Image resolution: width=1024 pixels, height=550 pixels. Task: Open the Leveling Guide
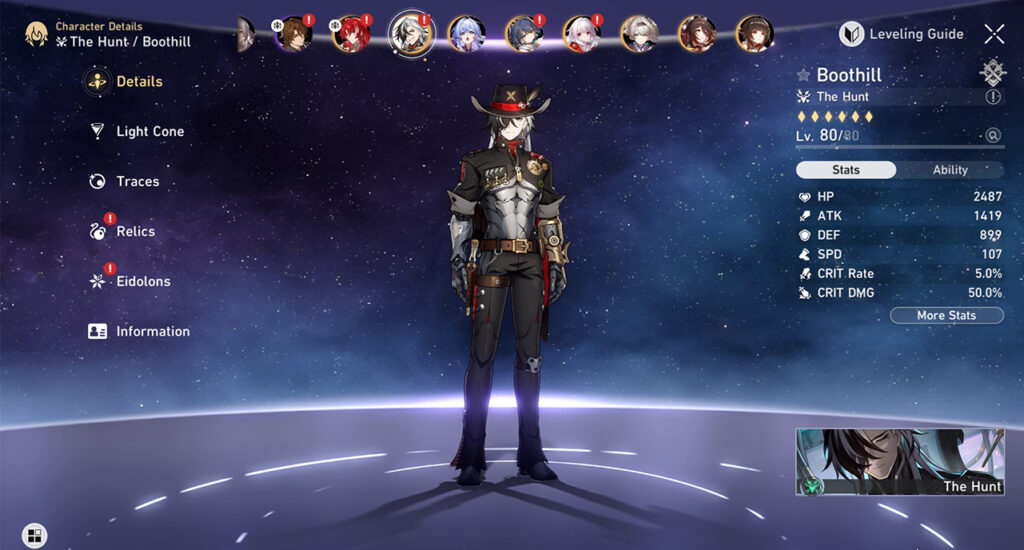(901, 34)
